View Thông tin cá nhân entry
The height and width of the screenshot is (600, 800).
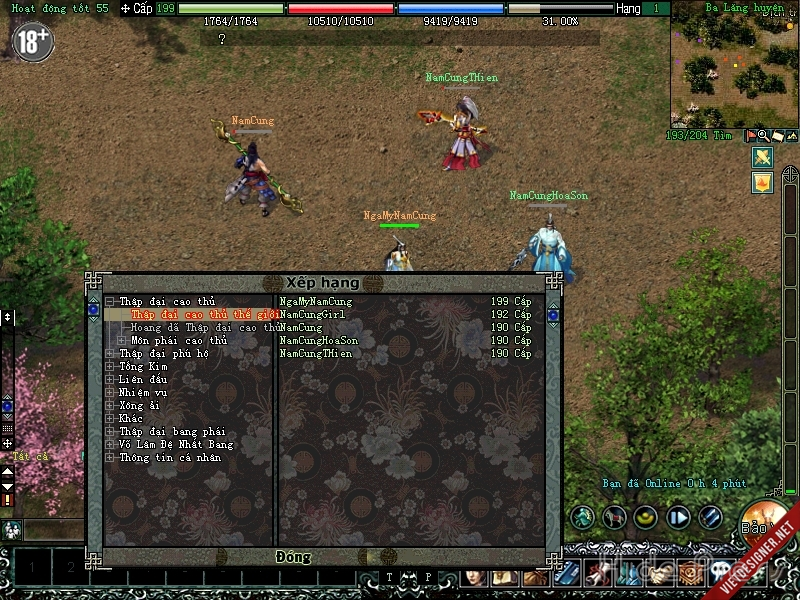(170, 457)
